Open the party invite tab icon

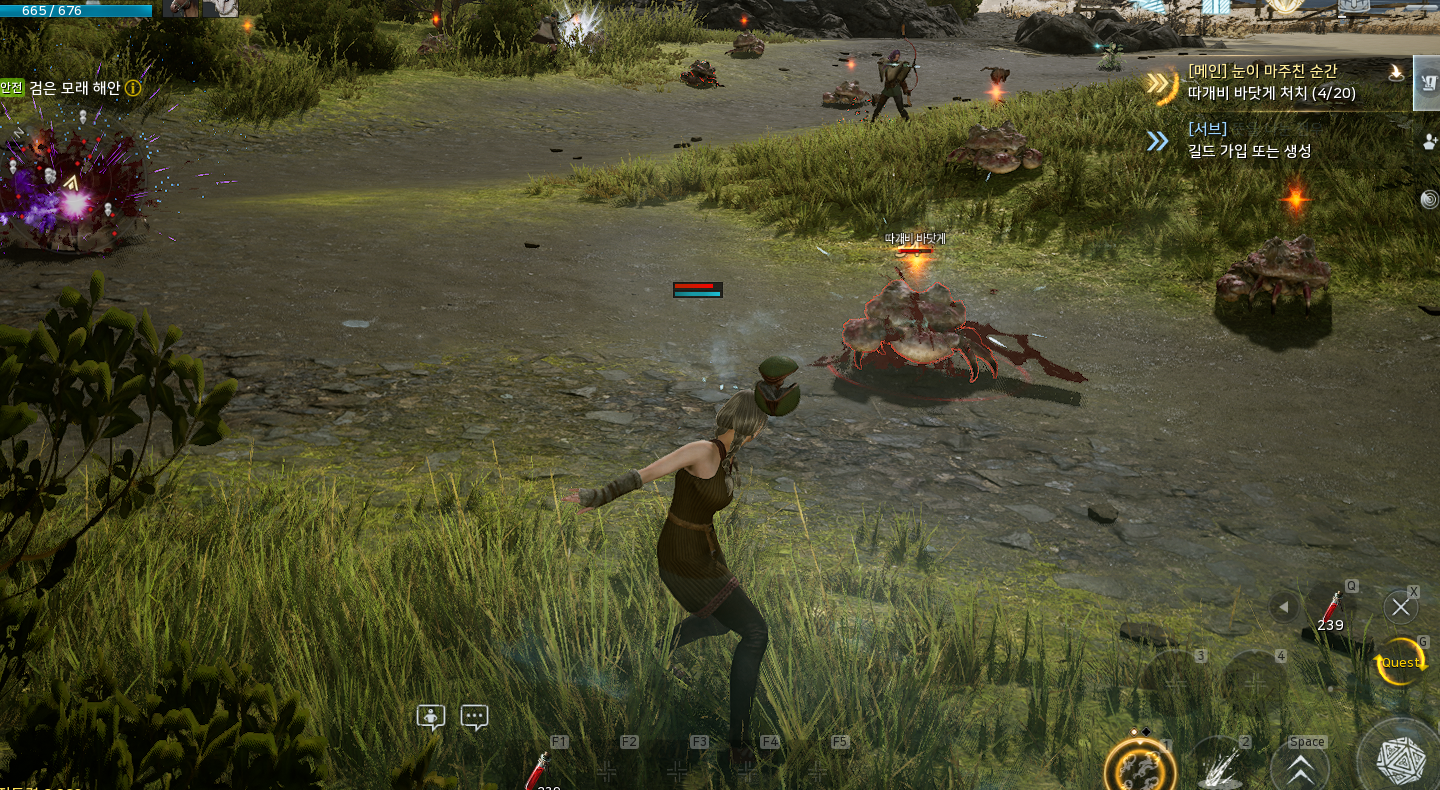tap(1429, 141)
